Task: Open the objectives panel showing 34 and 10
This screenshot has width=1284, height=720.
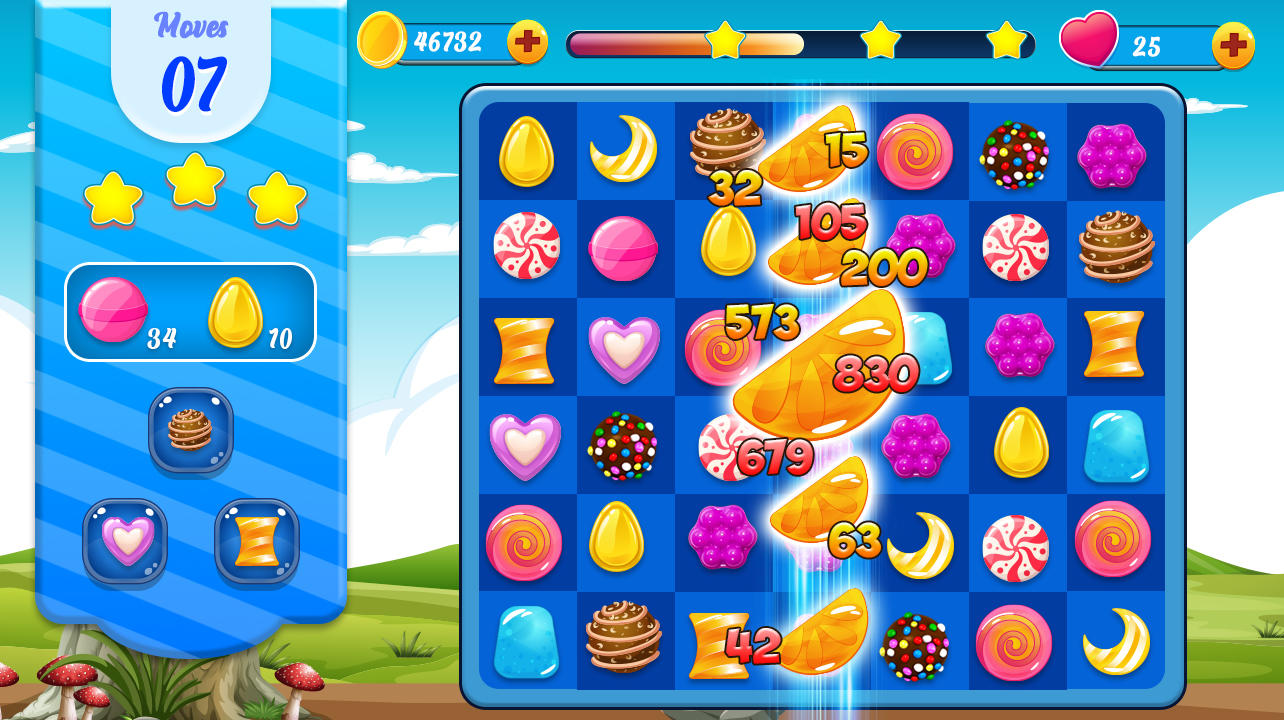Action: pos(190,313)
